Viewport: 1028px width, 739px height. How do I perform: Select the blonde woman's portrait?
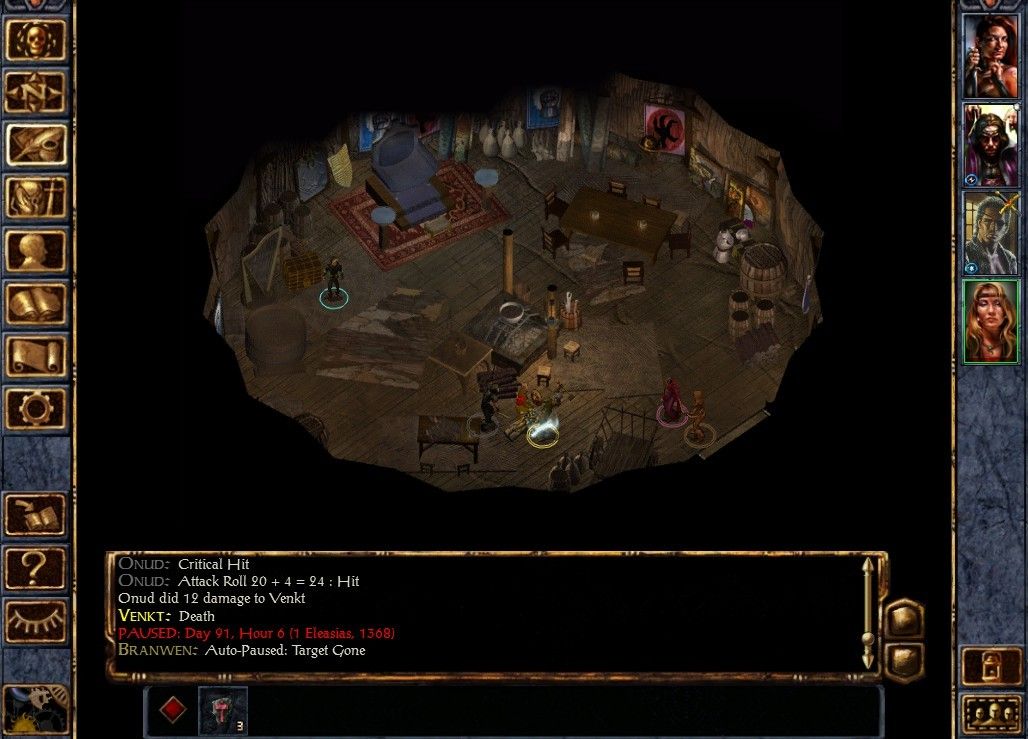(990, 320)
